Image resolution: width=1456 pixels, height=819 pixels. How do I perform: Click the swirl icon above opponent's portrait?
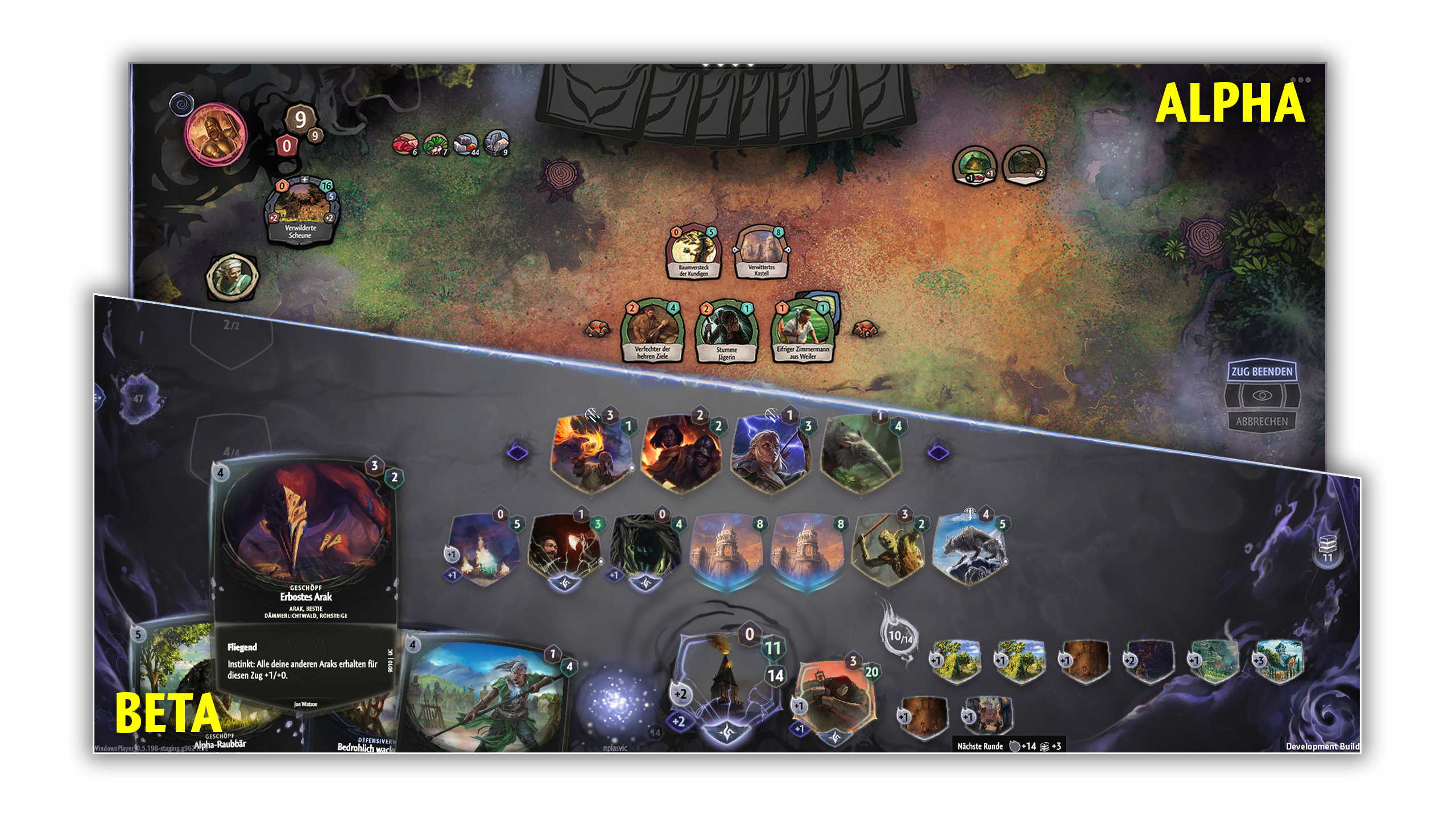pyautogui.click(x=182, y=104)
